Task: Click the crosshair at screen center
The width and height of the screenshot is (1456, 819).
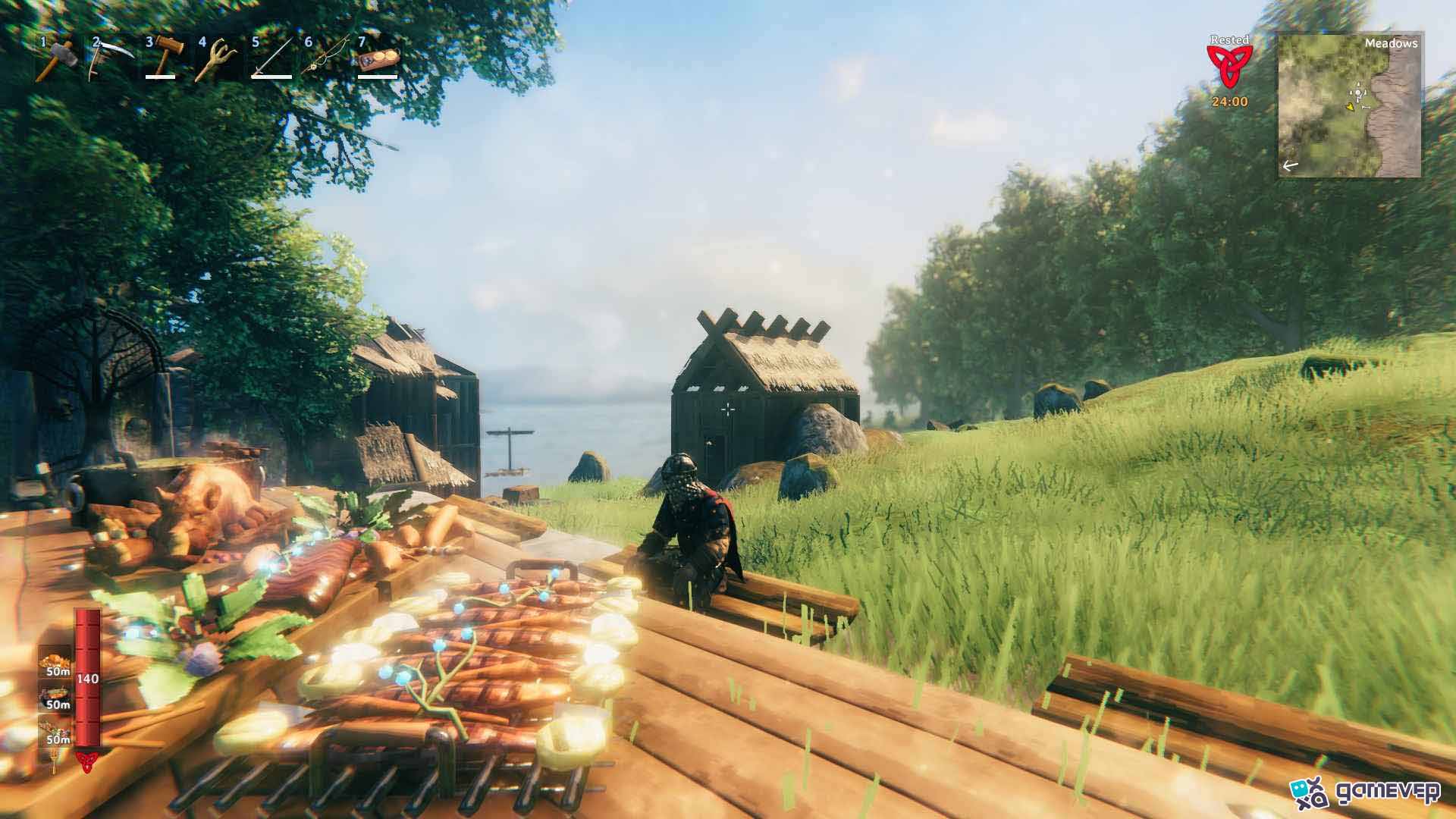Action: (x=728, y=409)
